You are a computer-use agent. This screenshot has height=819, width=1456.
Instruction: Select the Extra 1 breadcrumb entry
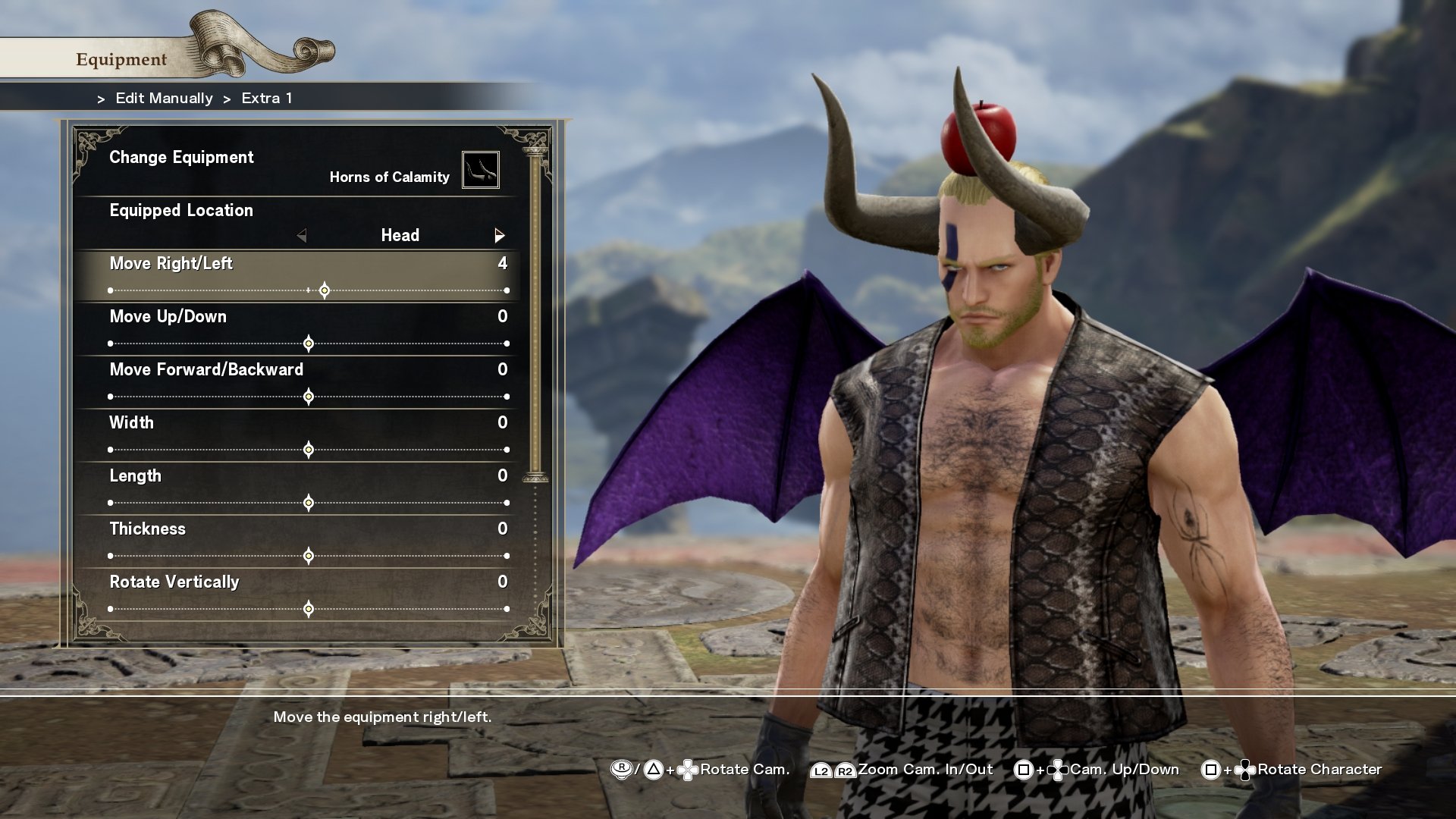point(266,98)
